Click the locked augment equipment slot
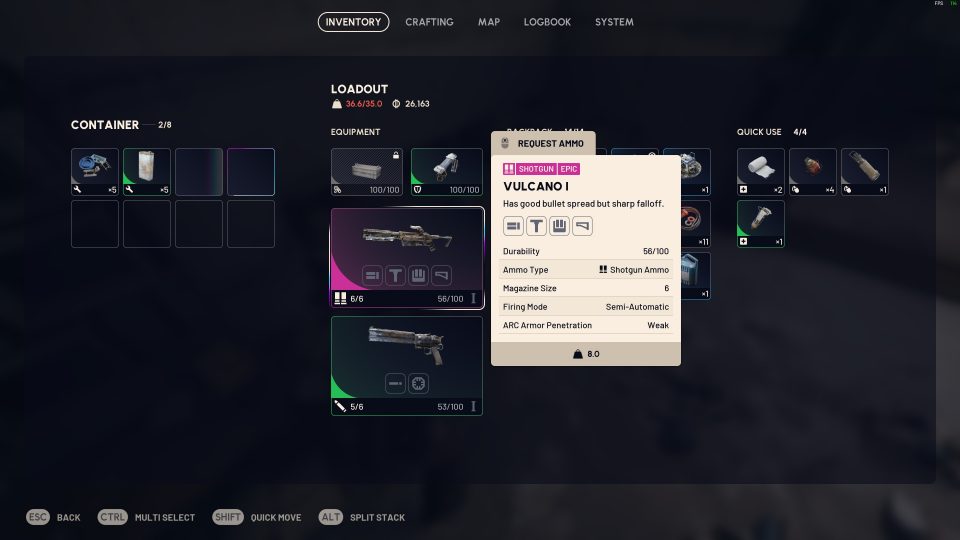The width and height of the screenshot is (960, 540). (367, 172)
